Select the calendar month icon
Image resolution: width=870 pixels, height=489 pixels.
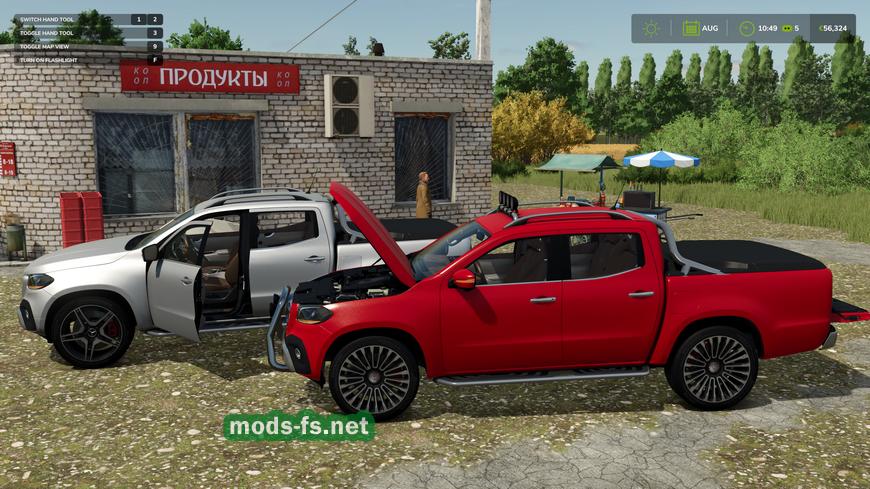coord(690,28)
